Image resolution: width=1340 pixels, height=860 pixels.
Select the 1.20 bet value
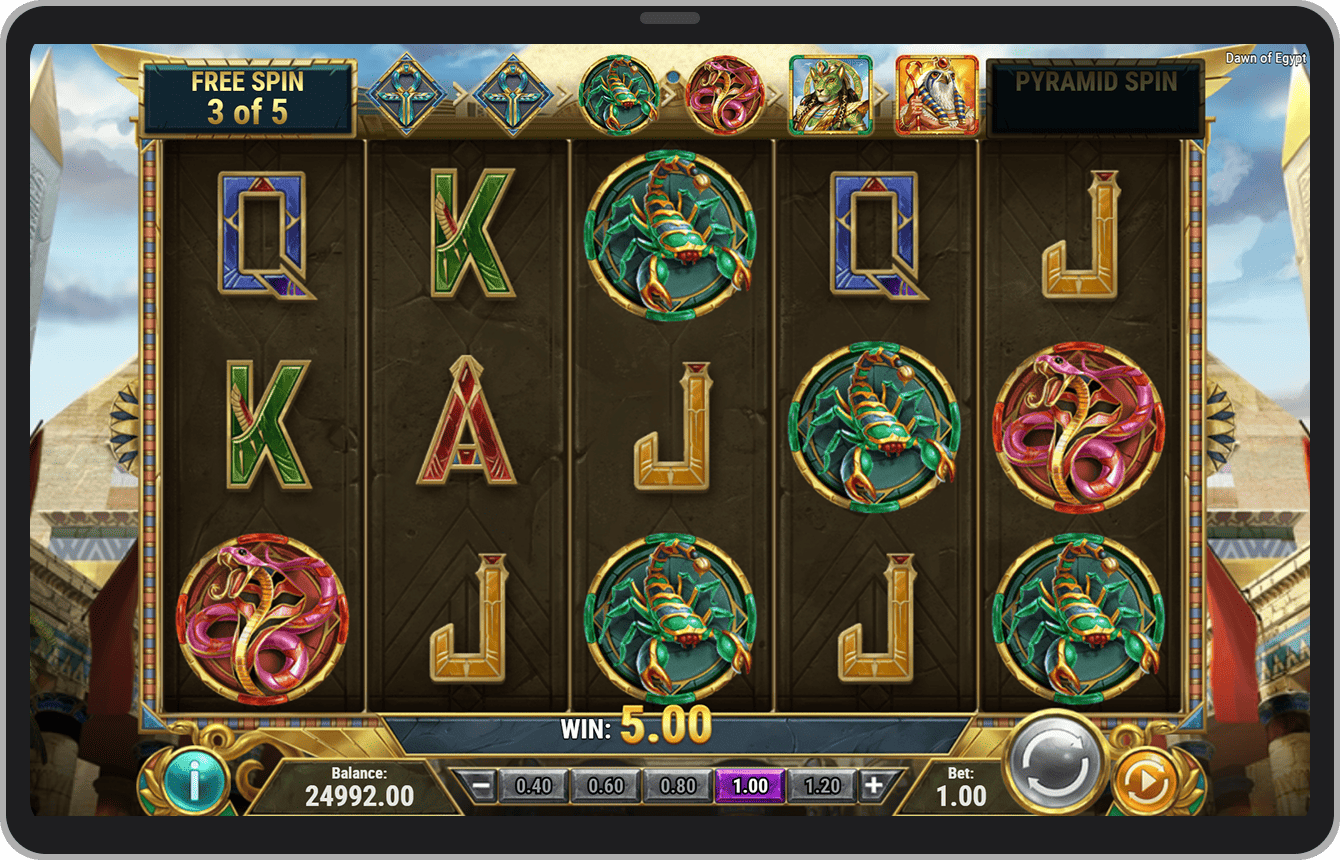pos(823,786)
